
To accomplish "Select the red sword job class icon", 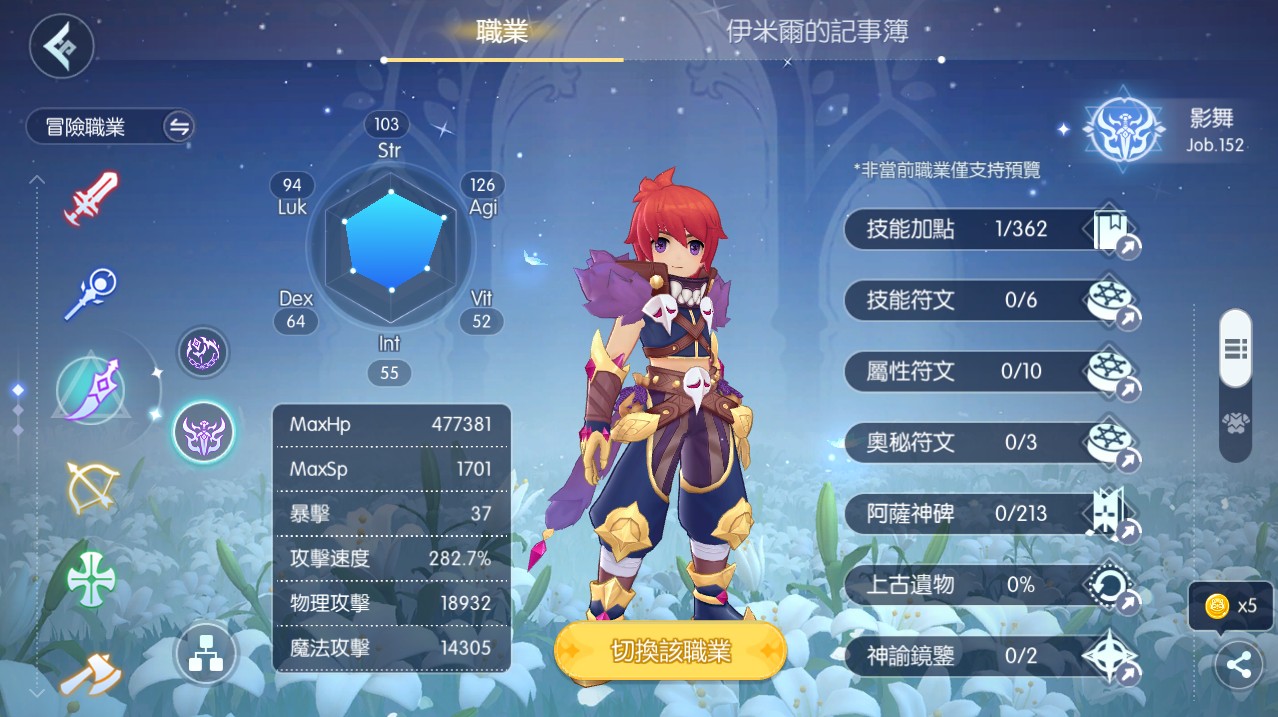I will (91, 197).
